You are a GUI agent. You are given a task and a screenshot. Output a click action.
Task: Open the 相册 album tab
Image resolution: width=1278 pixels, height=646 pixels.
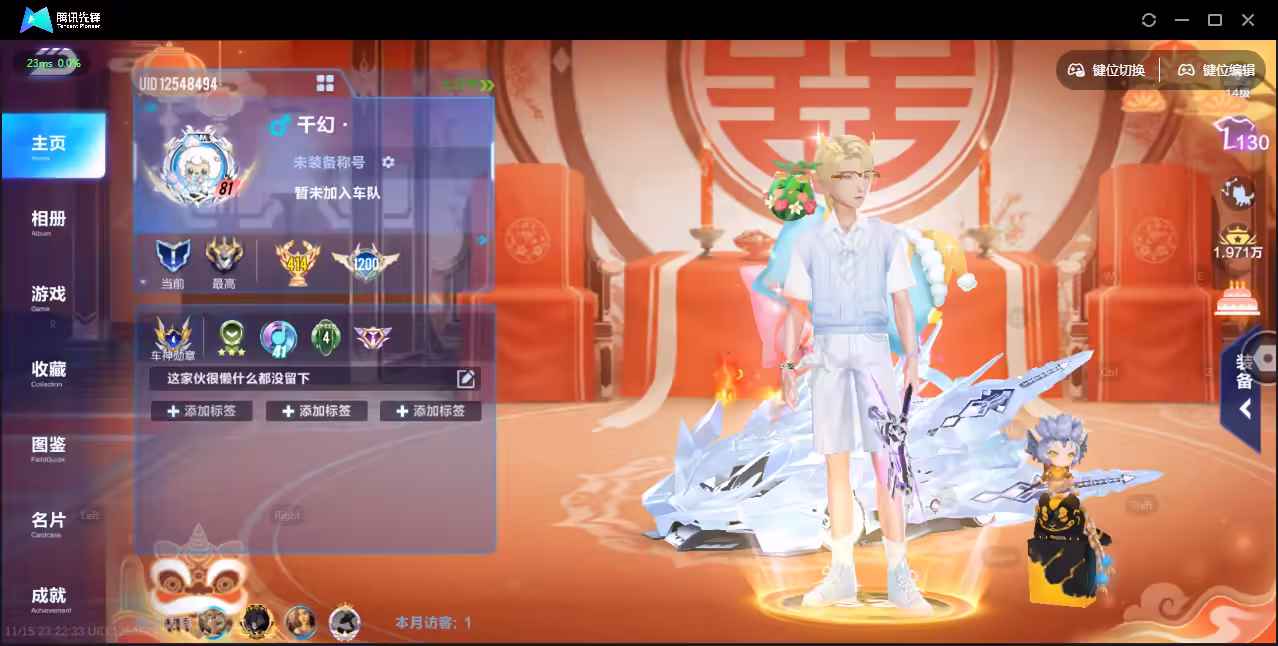49,221
